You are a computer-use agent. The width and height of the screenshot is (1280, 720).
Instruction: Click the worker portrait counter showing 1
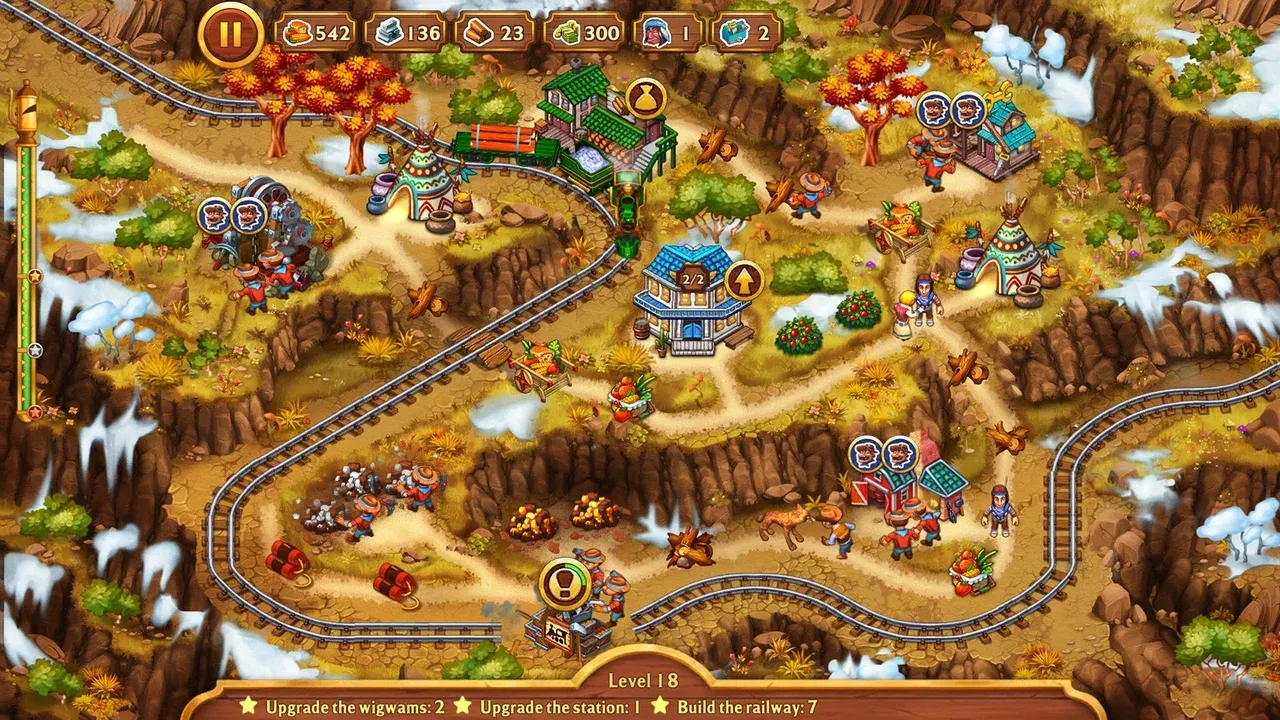coord(670,32)
